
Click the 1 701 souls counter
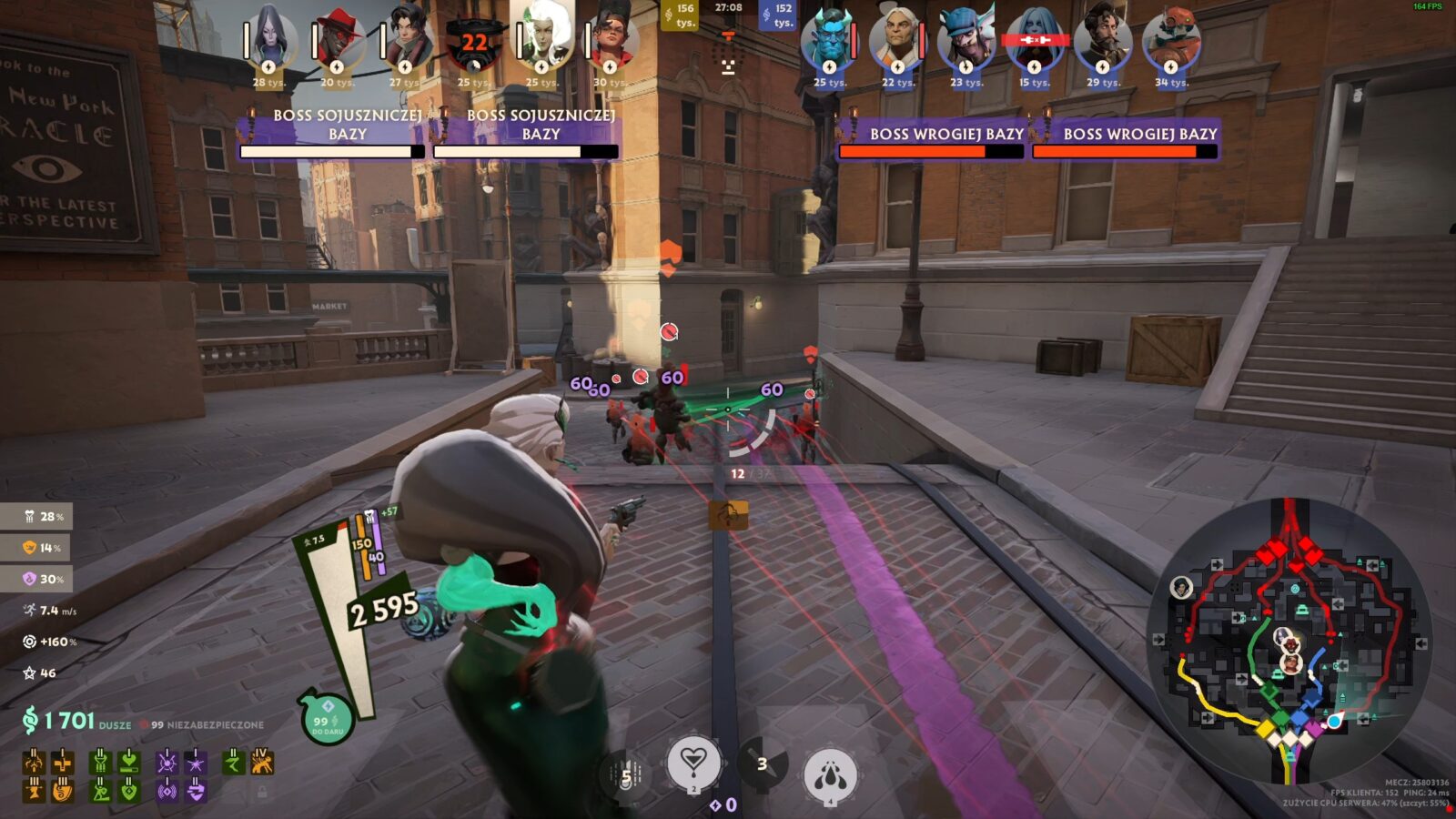point(69,722)
